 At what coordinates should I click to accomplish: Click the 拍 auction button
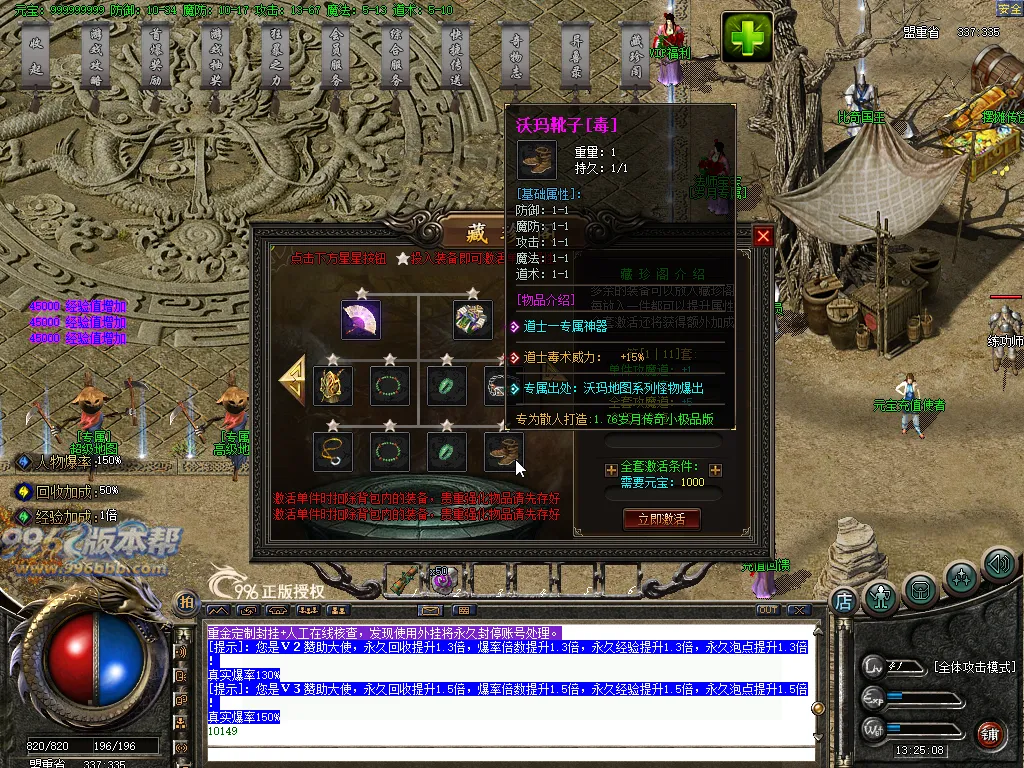pyautogui.click(x=185, y=601)
